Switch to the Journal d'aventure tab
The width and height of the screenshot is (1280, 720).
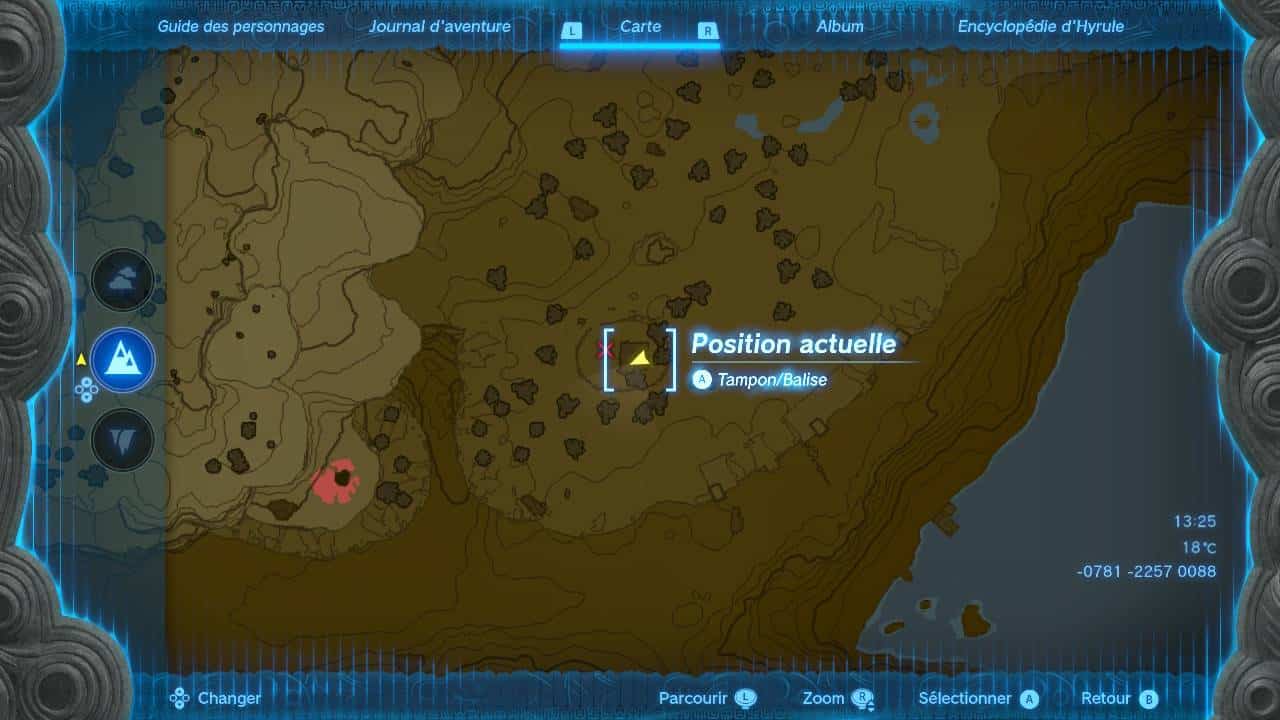439,27
